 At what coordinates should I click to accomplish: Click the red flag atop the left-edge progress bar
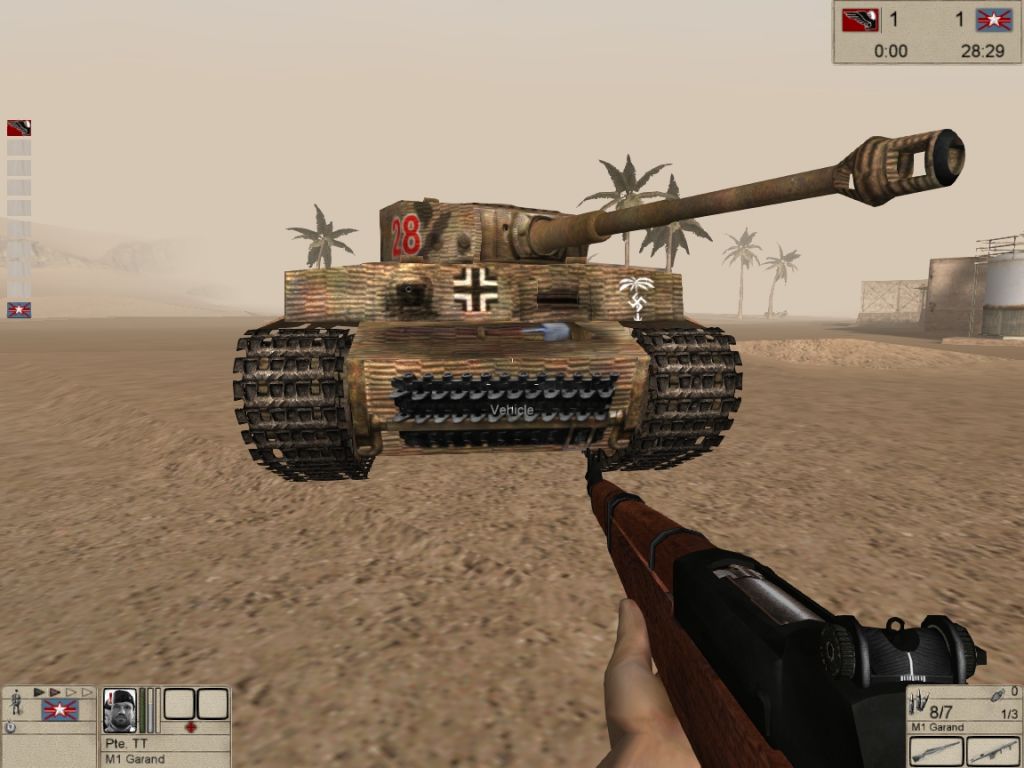click(19, 128)
